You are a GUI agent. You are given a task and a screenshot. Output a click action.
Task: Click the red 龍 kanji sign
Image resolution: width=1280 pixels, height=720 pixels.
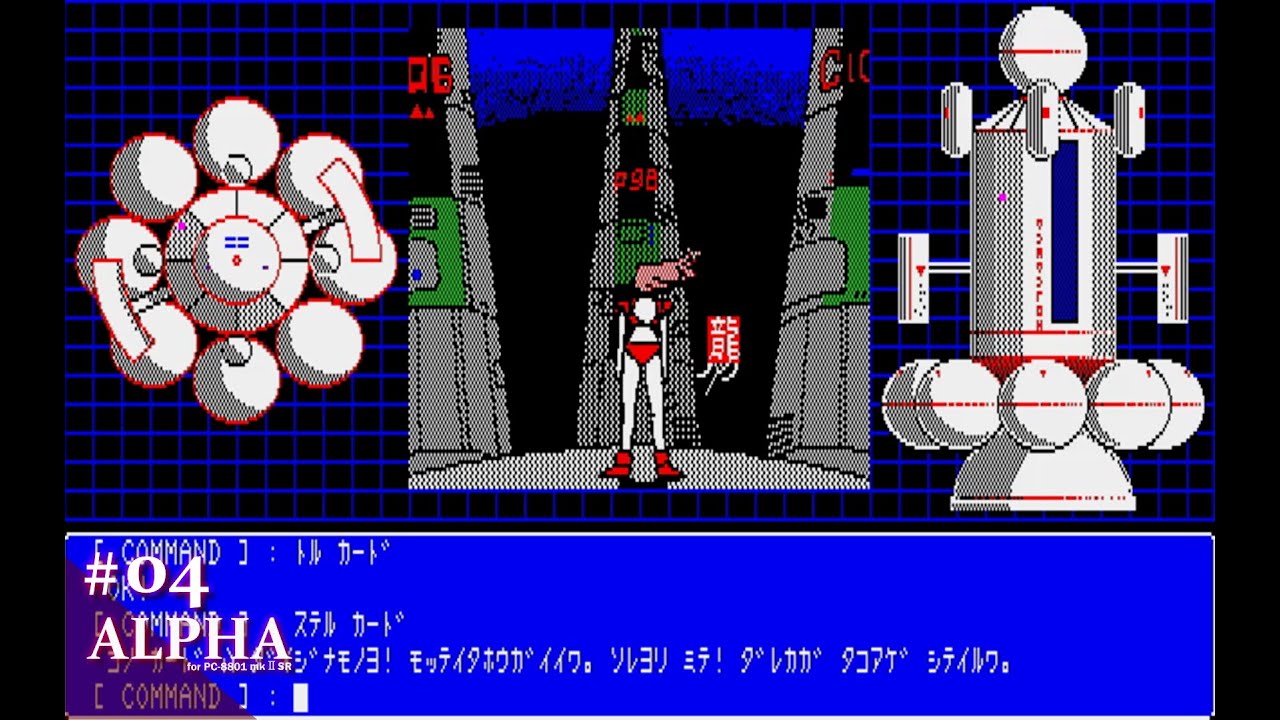724,339
